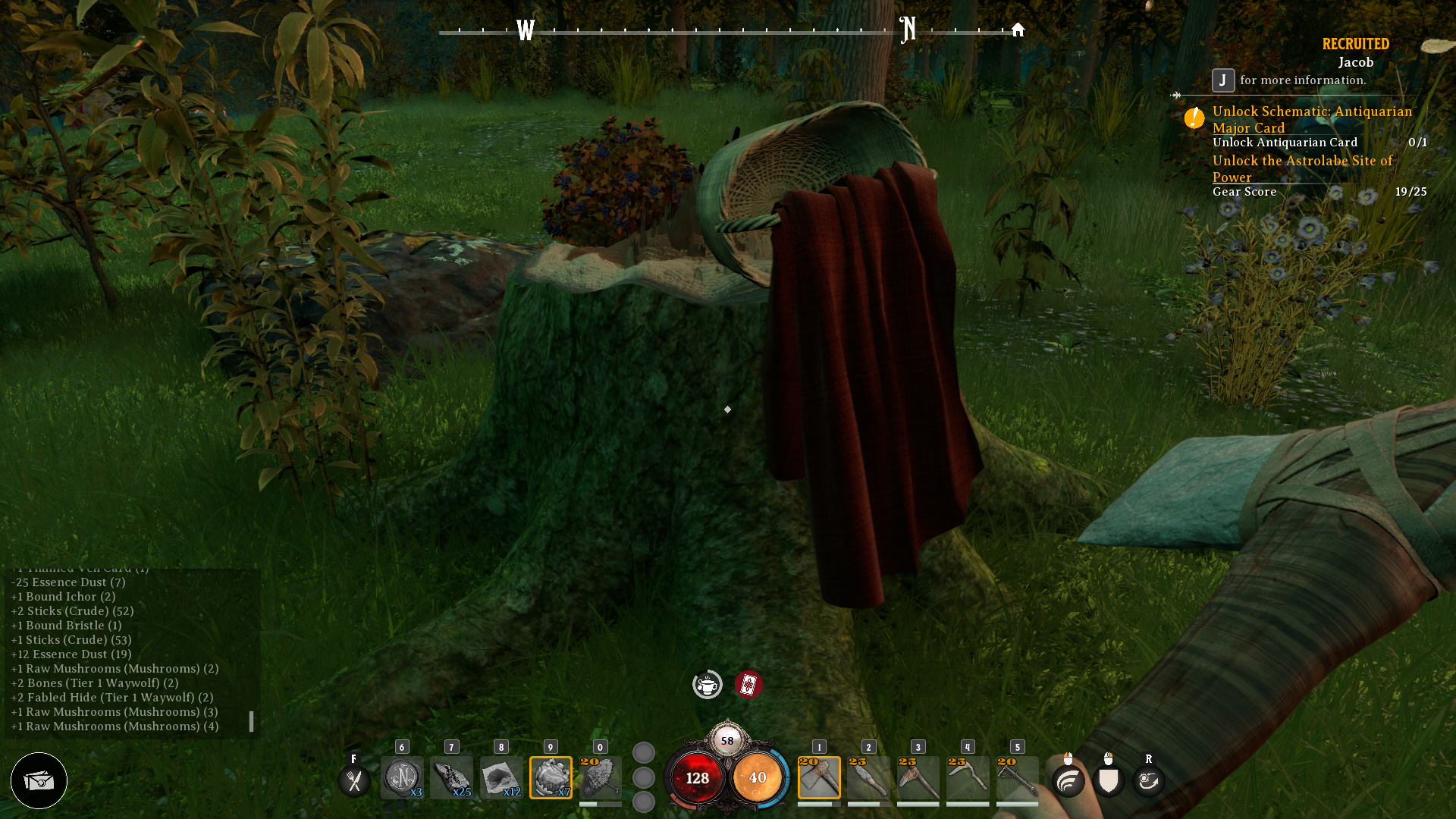The width and height of the screenshot is (1456, 819).
Task: Click the R dodge roll ability icon
Action: tap(1147, 780)
